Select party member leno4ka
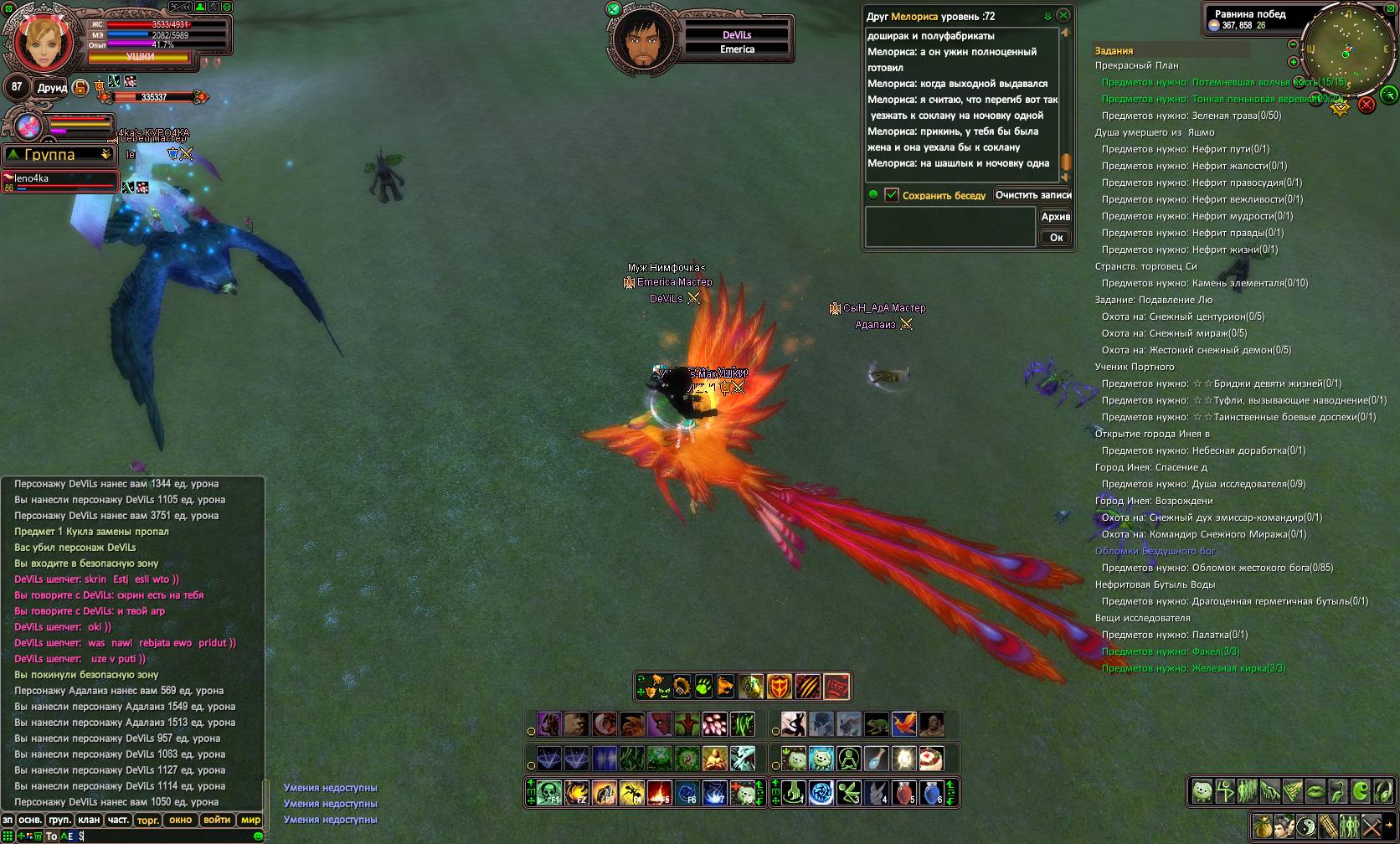1400x844 pixels. [59, 182]
